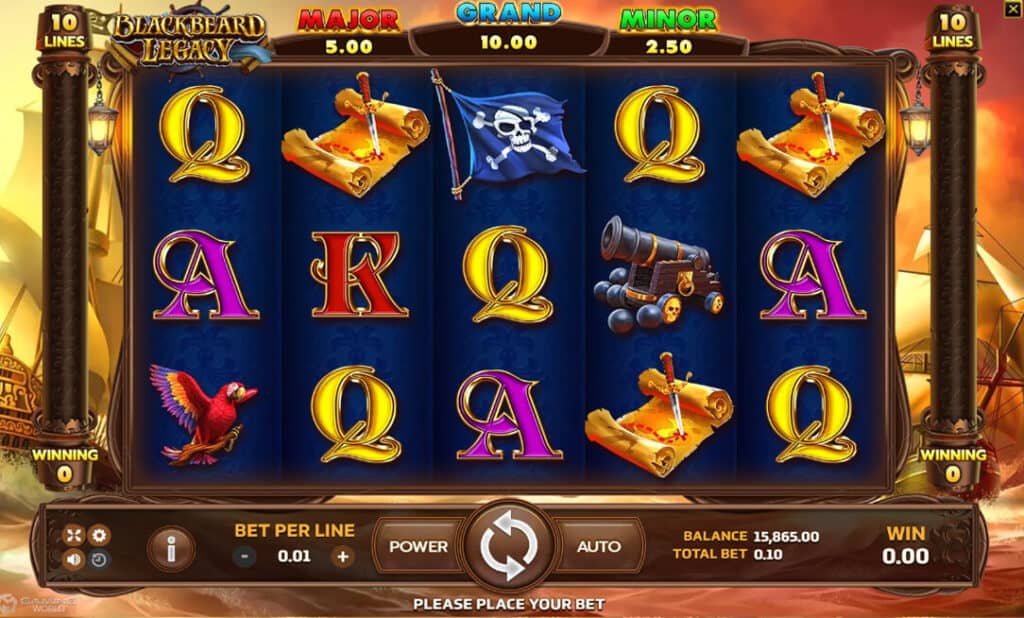Increase bet per line with plus button

[343, 557]
